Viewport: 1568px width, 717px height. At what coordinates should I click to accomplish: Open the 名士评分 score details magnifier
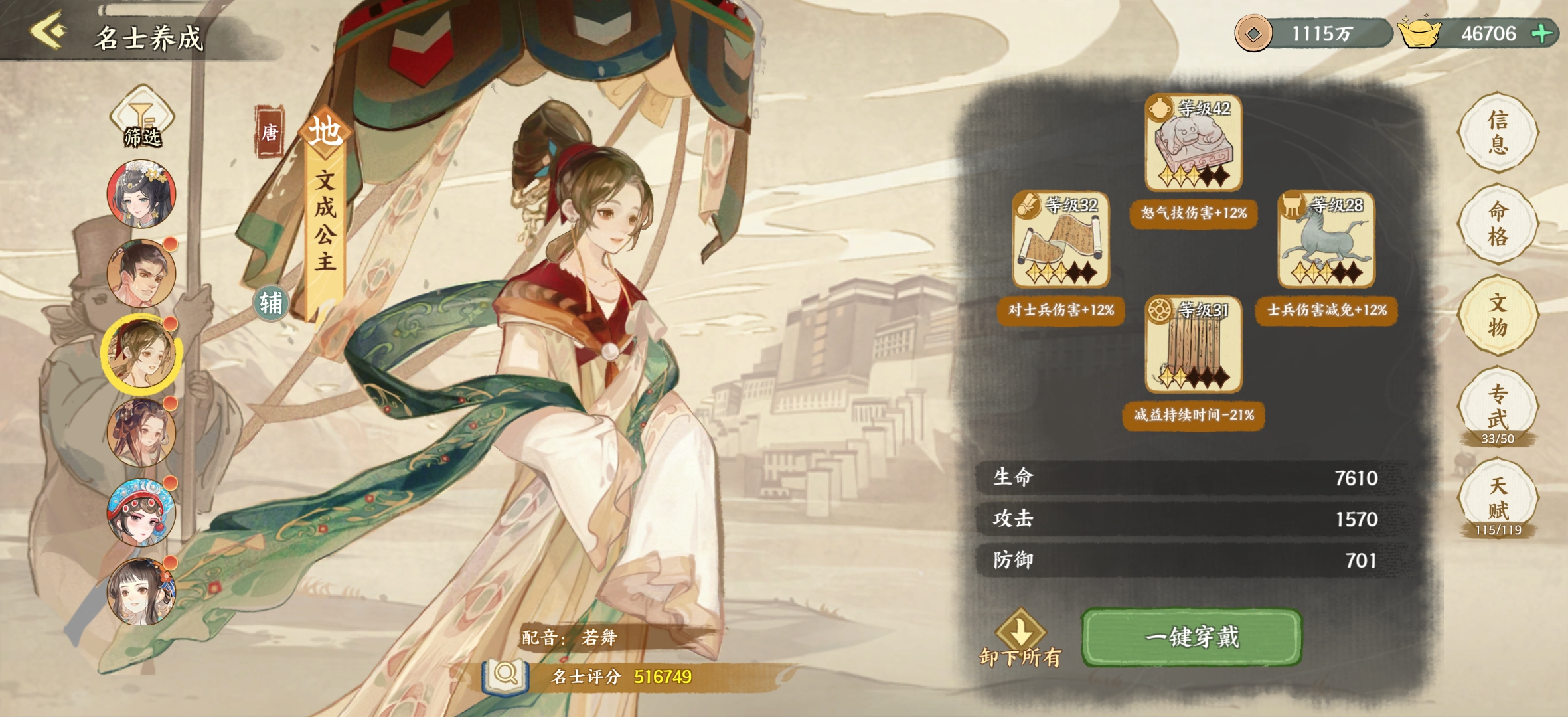[x=506, y=676]
